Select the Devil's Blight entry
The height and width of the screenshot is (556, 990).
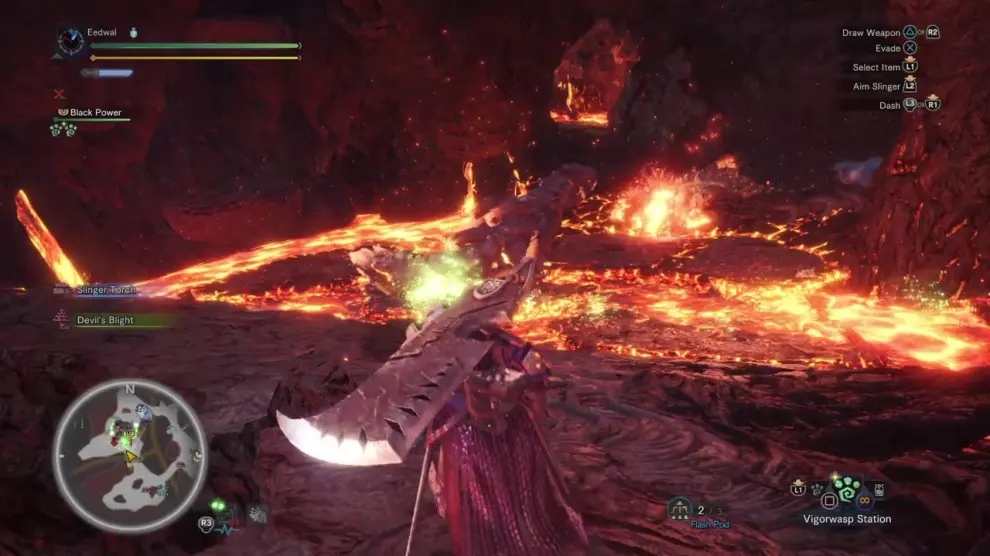click(x=105, y=320)
